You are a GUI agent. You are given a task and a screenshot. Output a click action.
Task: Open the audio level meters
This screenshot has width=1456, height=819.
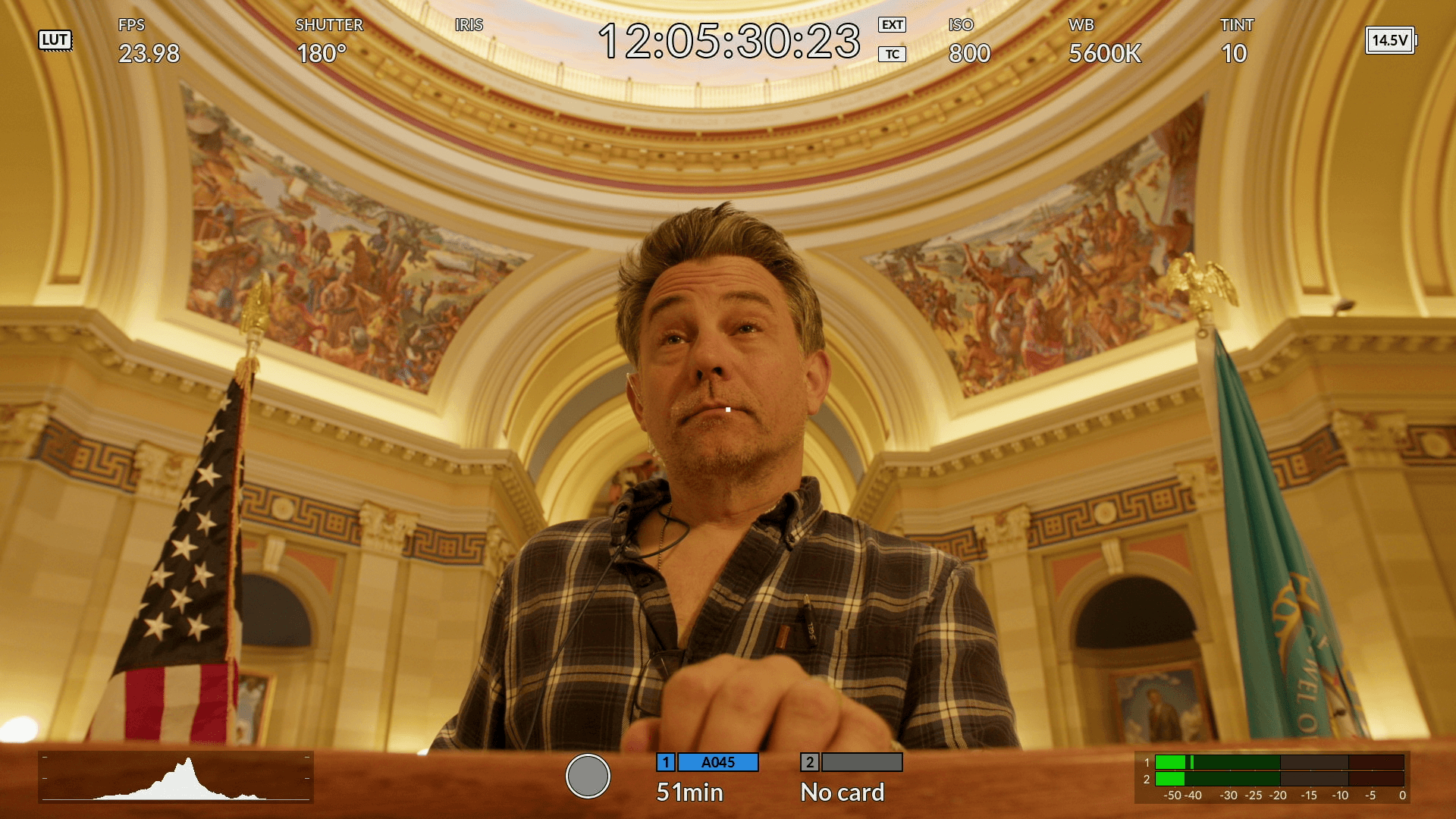[x=1273, y=777]
